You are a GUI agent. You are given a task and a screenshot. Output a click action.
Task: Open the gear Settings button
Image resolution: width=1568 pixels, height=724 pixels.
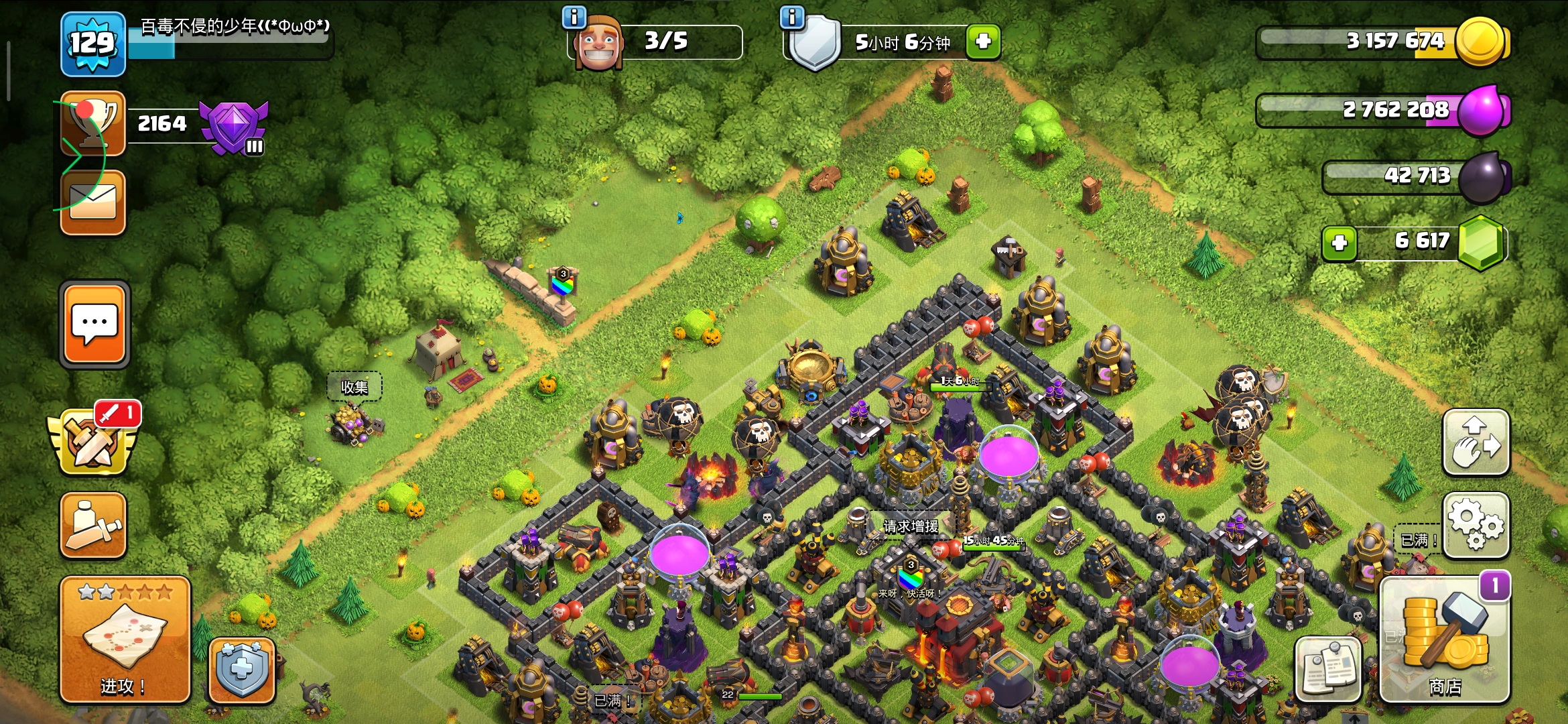point(1476,526)
